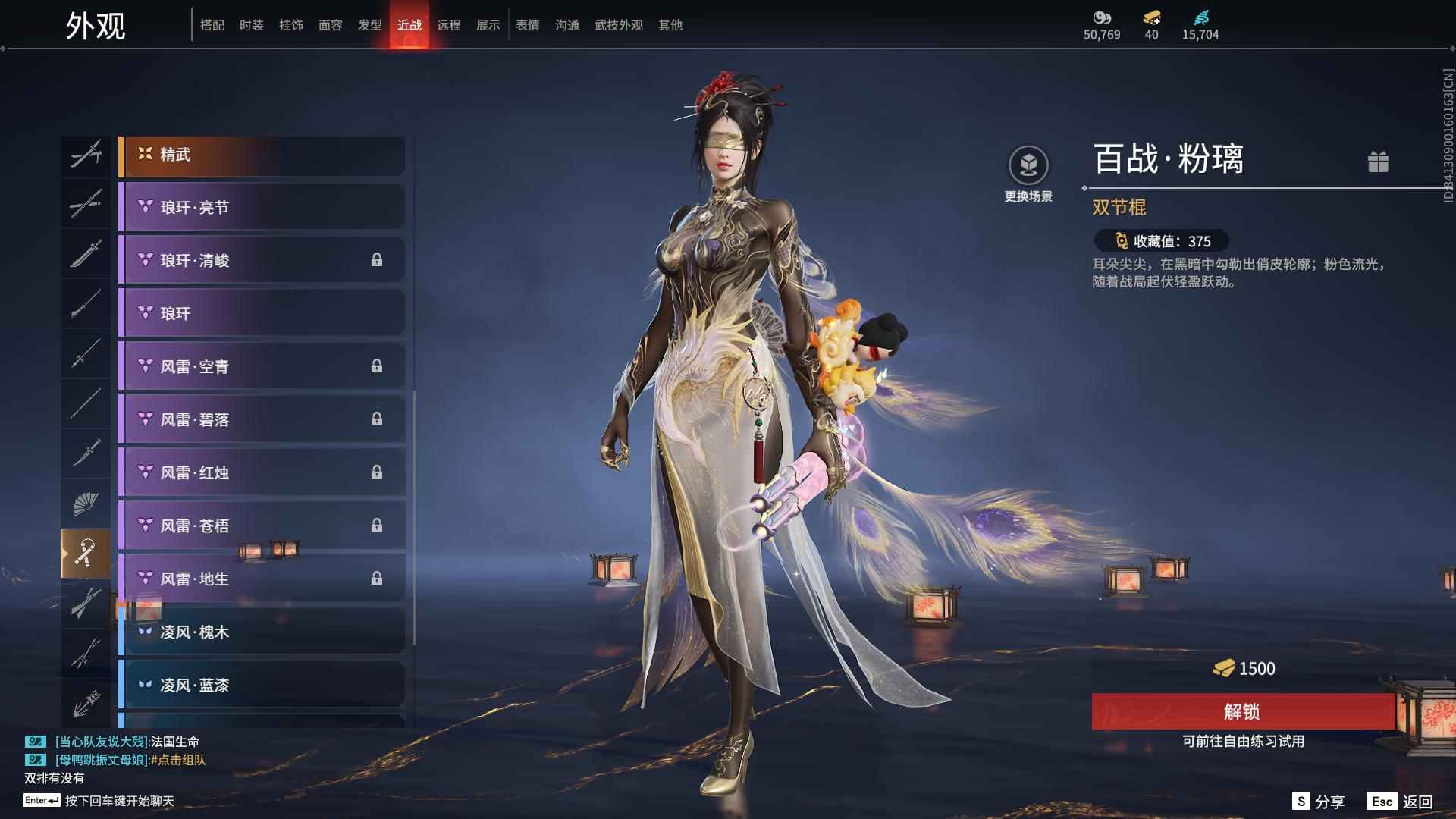Select the 精武 weapon skin entry

pyautogui.click(x=262, y=154)
